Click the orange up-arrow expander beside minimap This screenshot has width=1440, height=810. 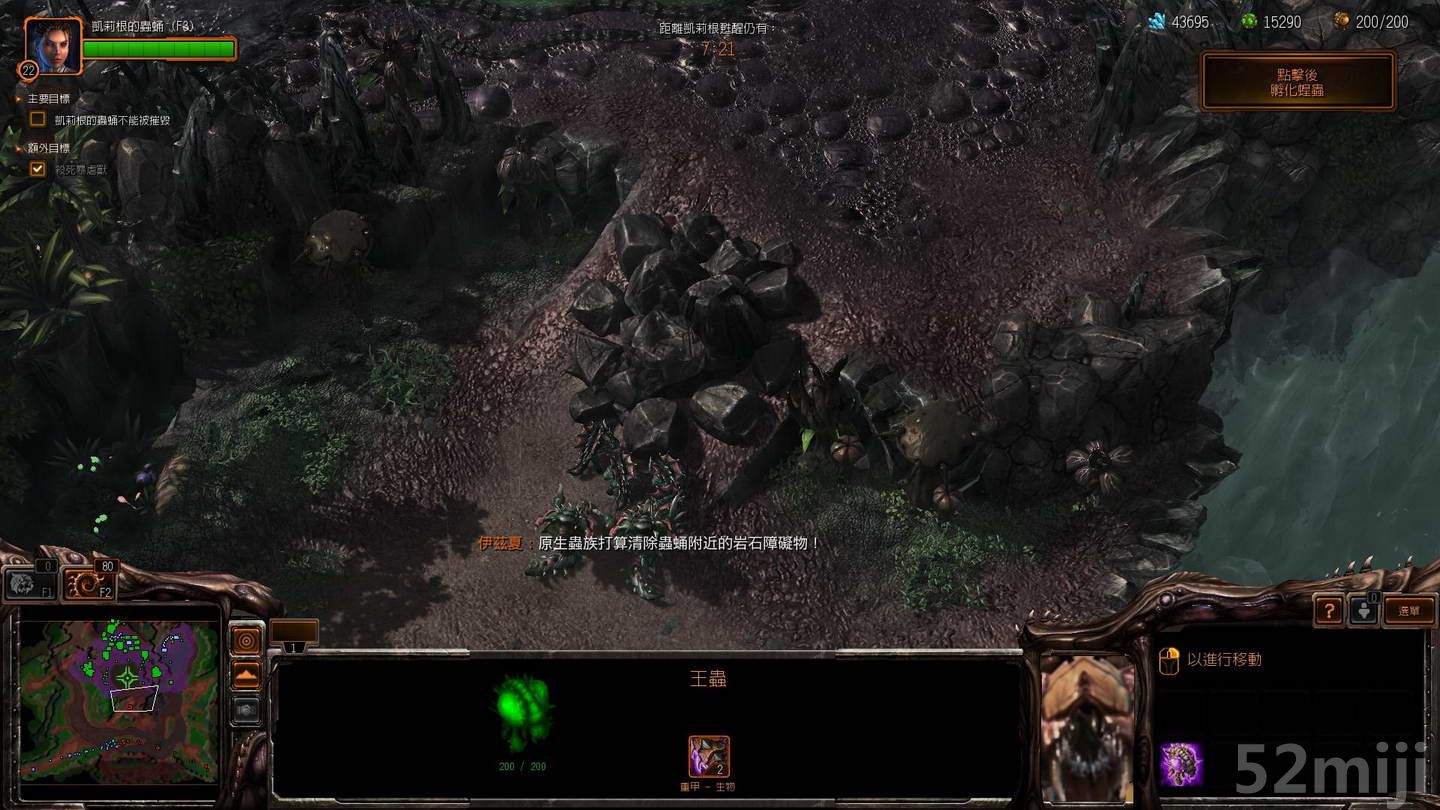[x=245, y=673]
